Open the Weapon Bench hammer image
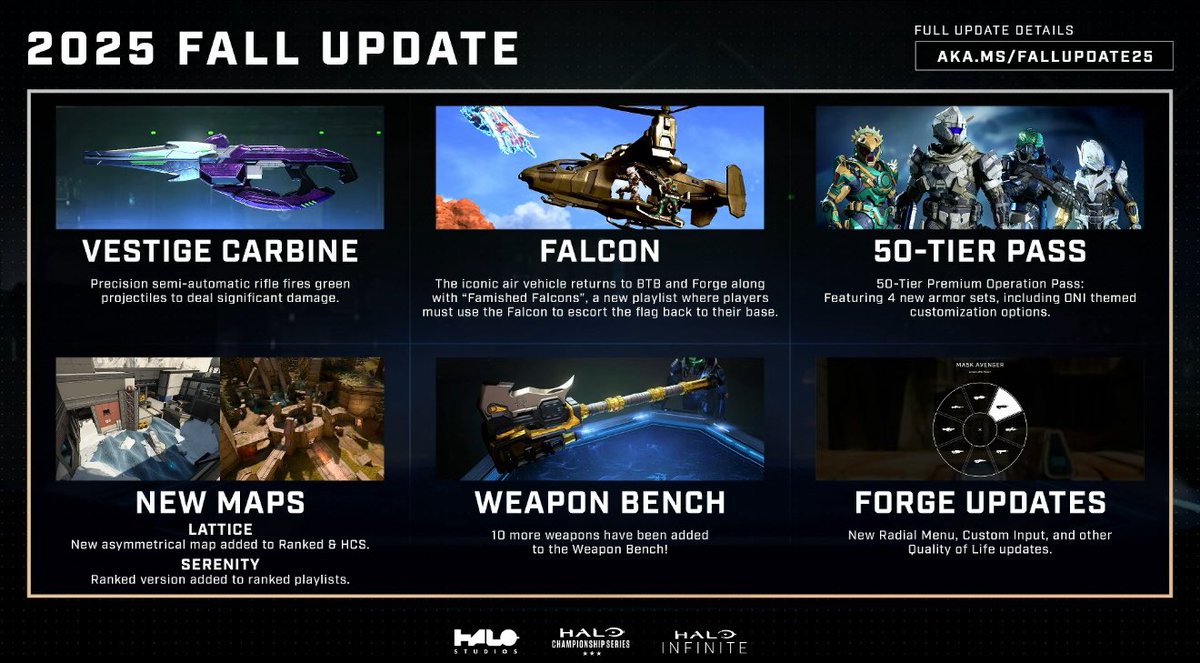 (600, 418)
